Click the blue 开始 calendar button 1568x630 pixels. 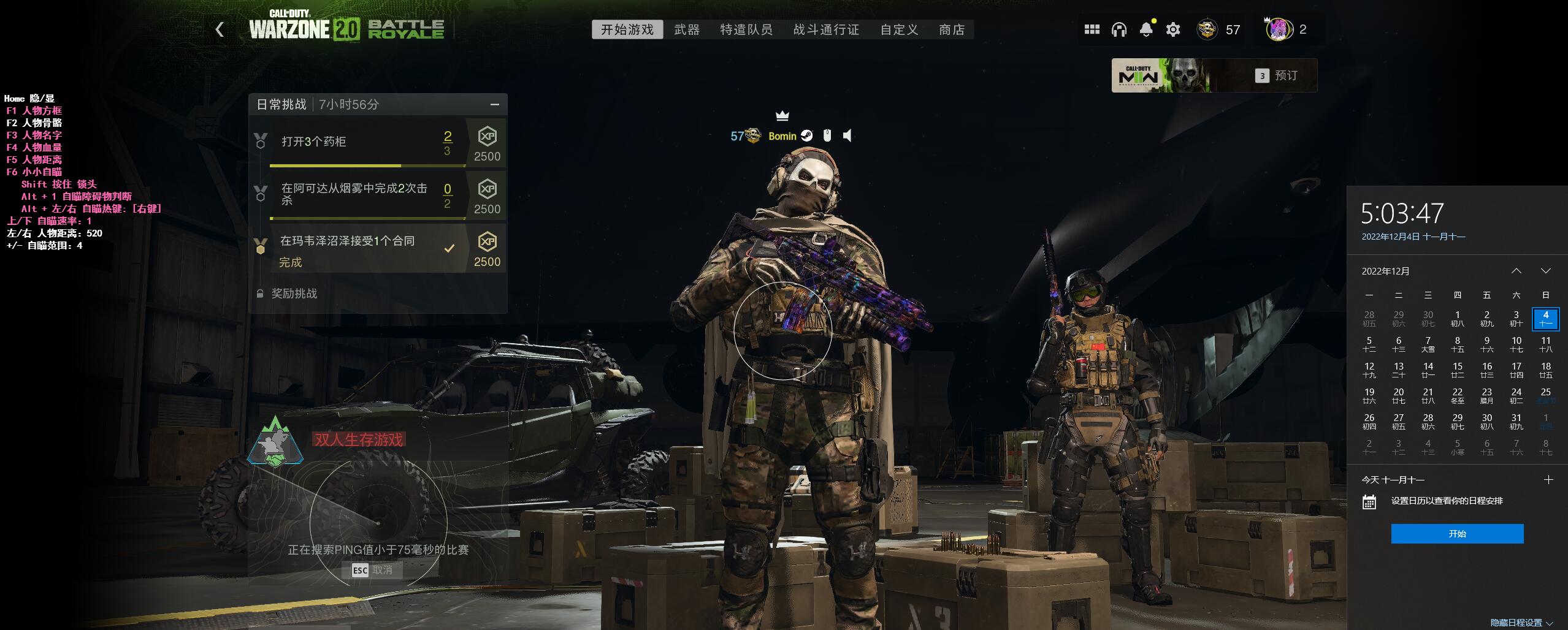click(x=1456, y=534)
